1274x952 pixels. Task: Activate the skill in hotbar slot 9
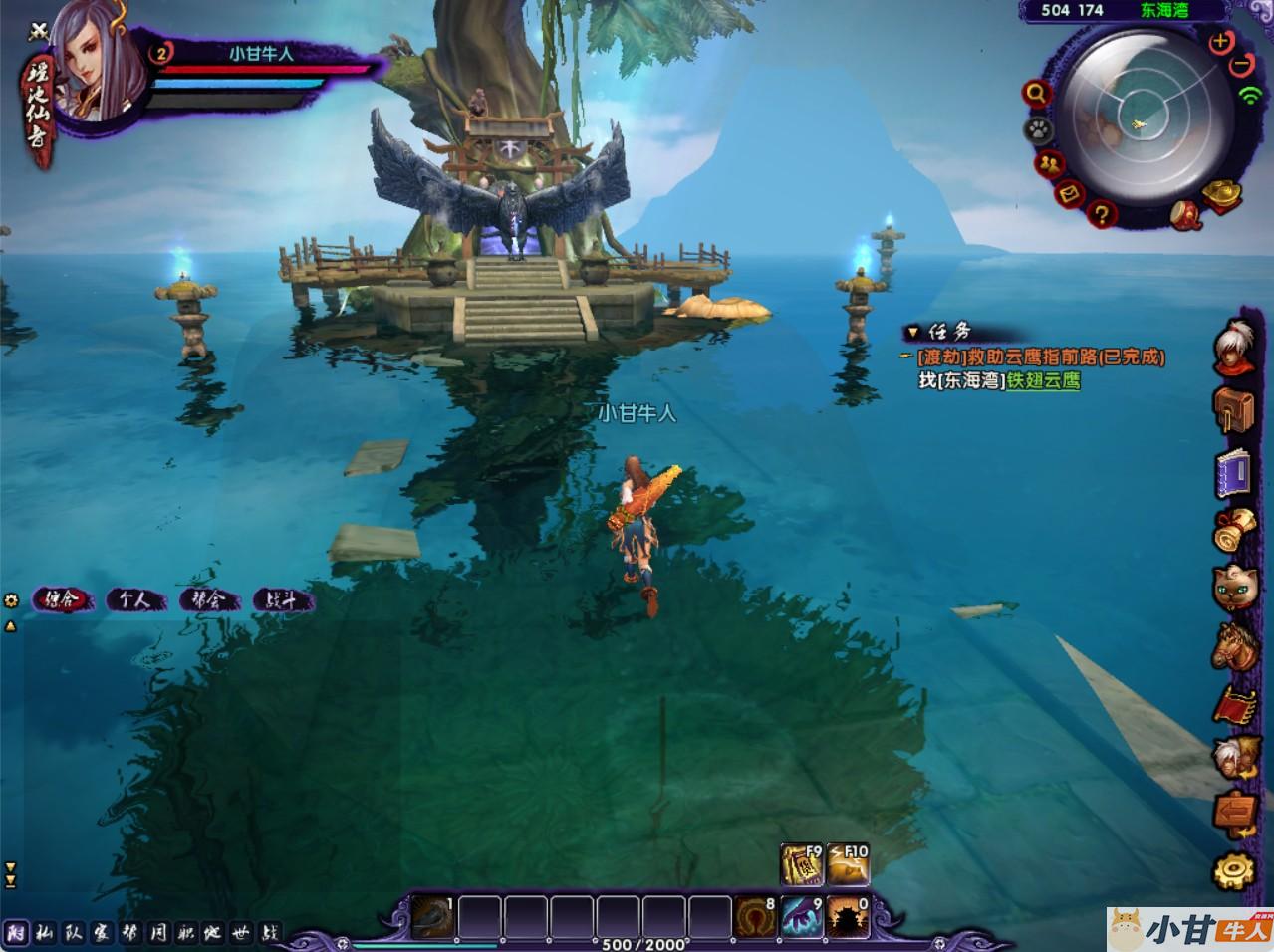coord(803,917)
